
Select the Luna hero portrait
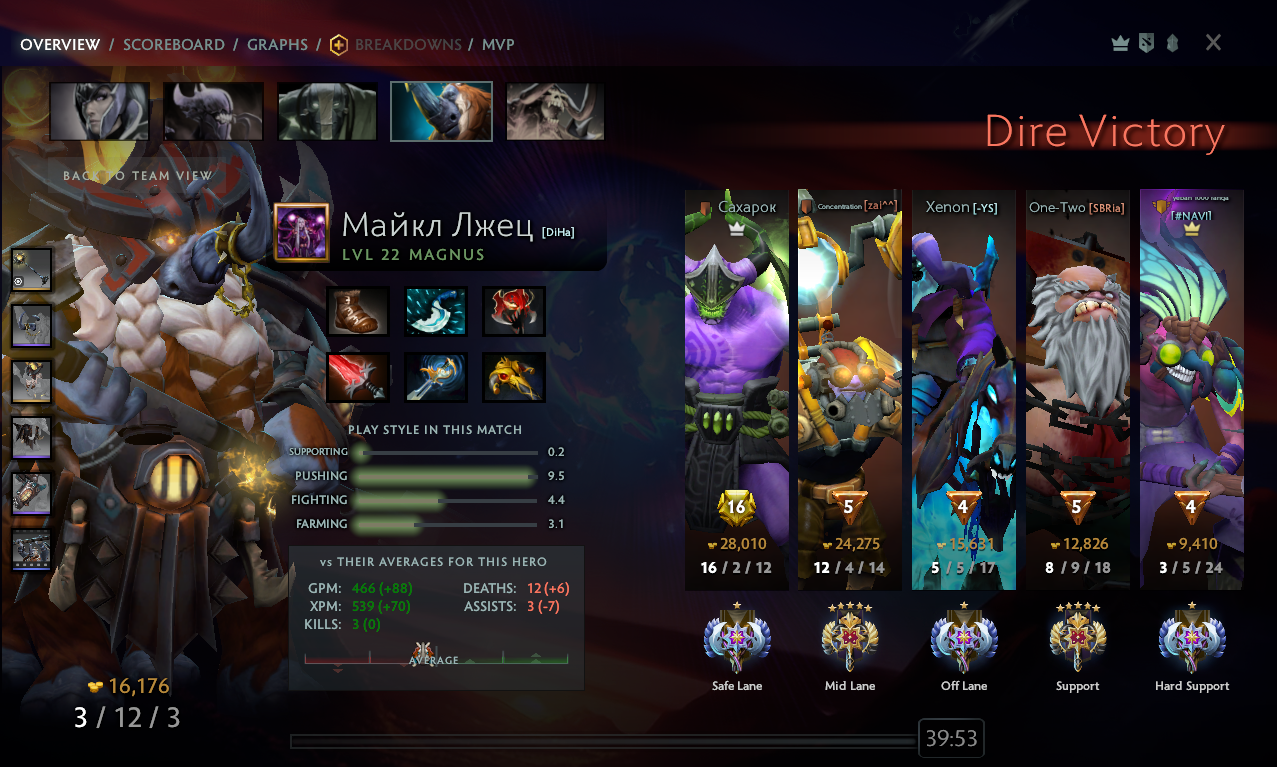pyautogui.click(x=99, y=111)
